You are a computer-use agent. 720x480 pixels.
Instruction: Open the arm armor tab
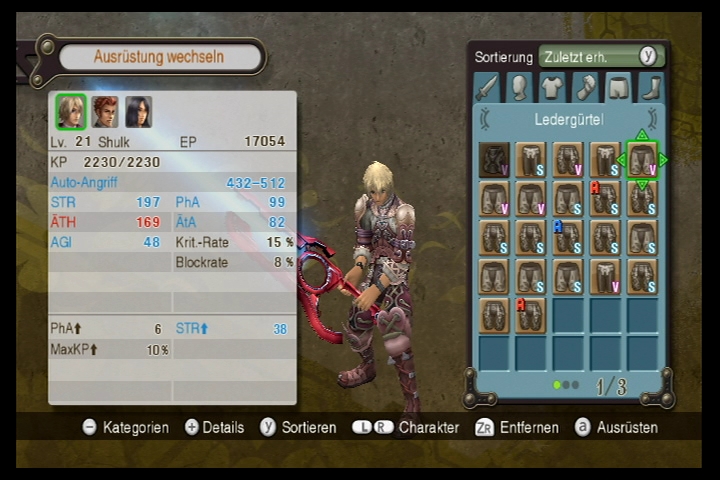tap(585, 88)
